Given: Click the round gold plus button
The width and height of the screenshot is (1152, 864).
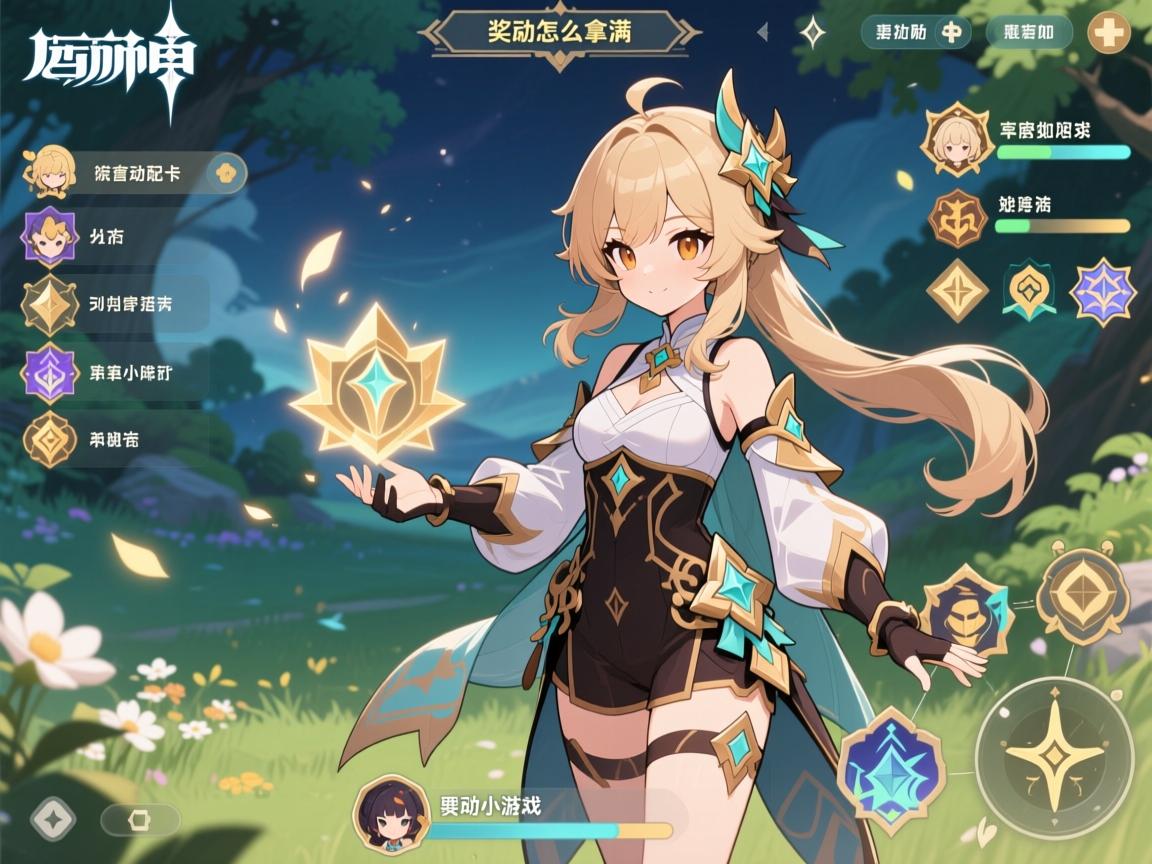Looking at the screenshot, I should 1108,32.
